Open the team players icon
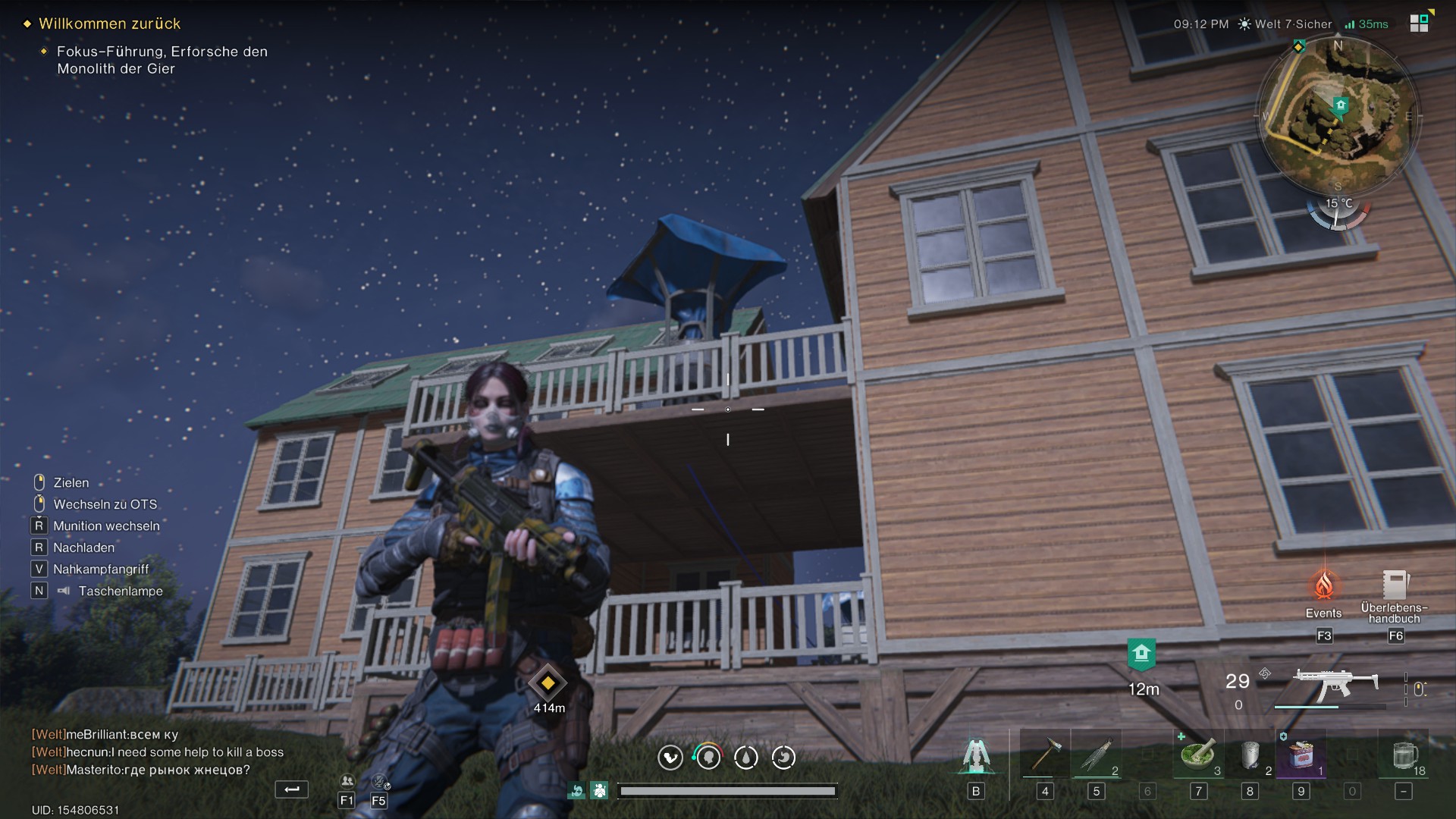 point(347,781)
